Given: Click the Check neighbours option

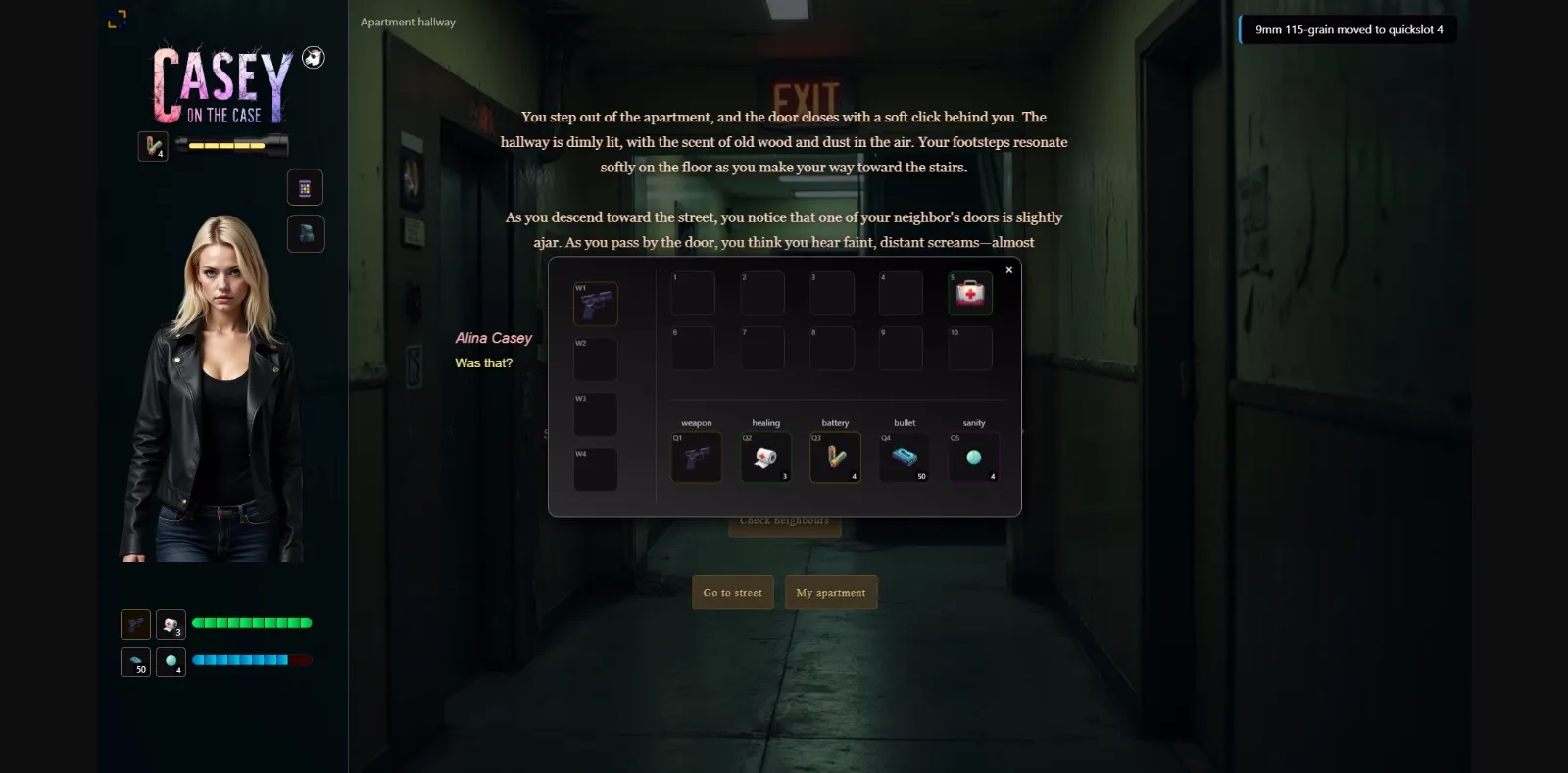Looking at the screenshot, I should (x=784, y=521).
